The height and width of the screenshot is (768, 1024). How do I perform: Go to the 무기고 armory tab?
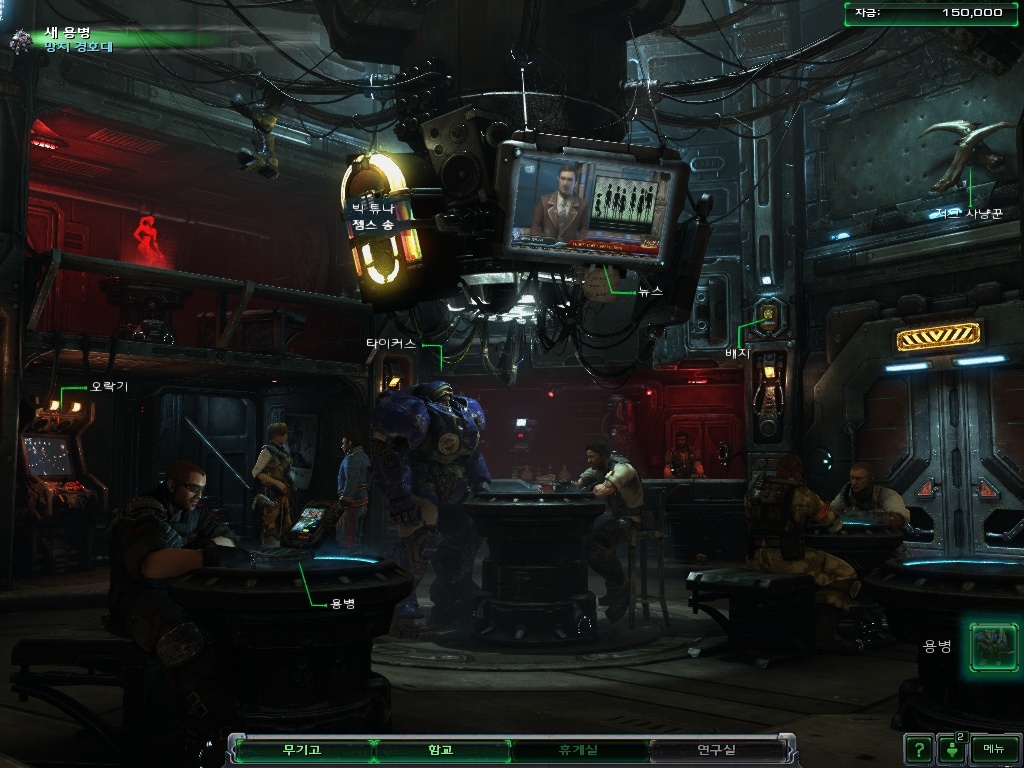(x=301, y=749)
